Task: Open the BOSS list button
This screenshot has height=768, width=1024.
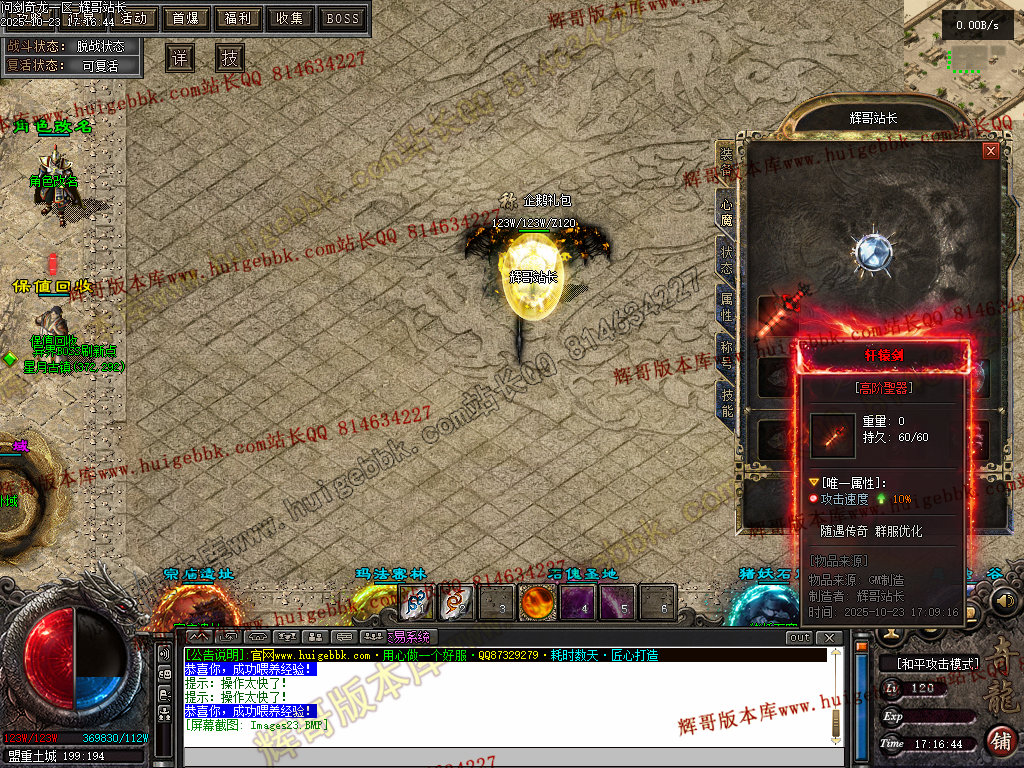Action: click(343, 18)
